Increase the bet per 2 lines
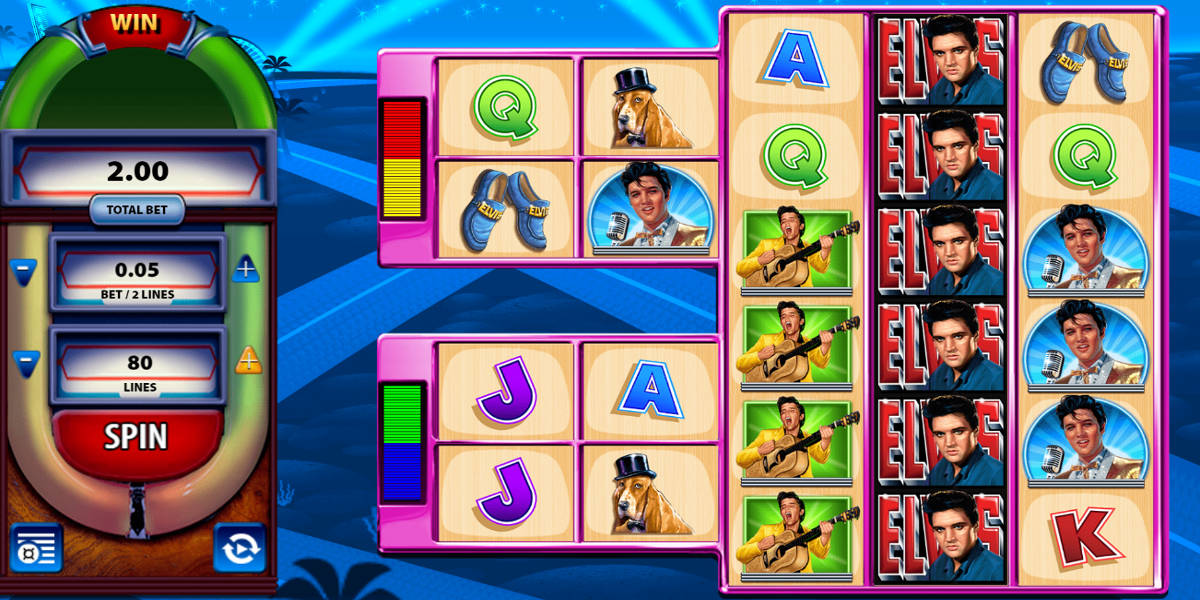Screen dimensions: 1200x600 click(247, 268)
